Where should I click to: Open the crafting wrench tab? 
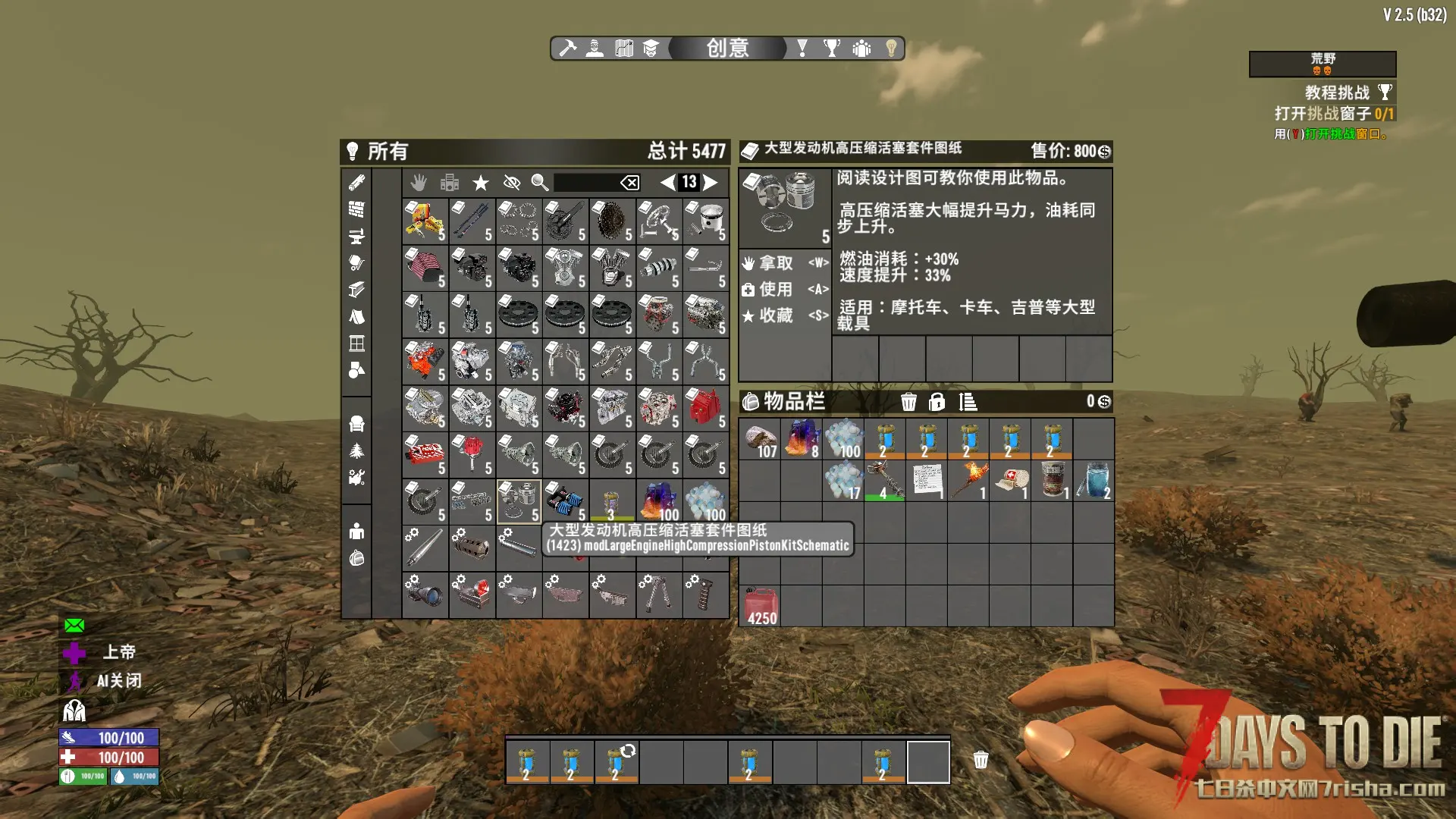click(567, 49)
